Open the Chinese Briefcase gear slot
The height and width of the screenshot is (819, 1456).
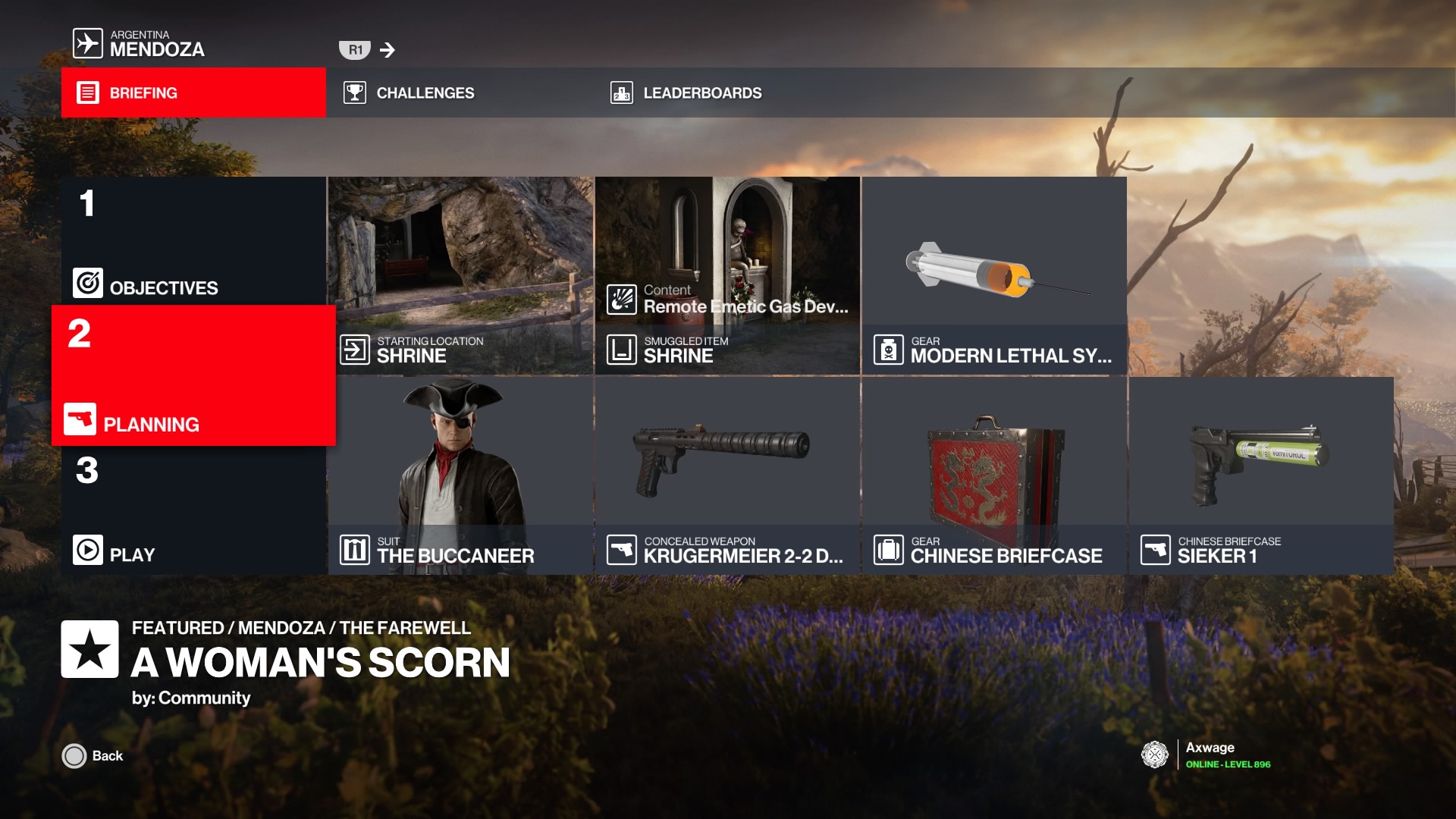[x=994, y=475]
